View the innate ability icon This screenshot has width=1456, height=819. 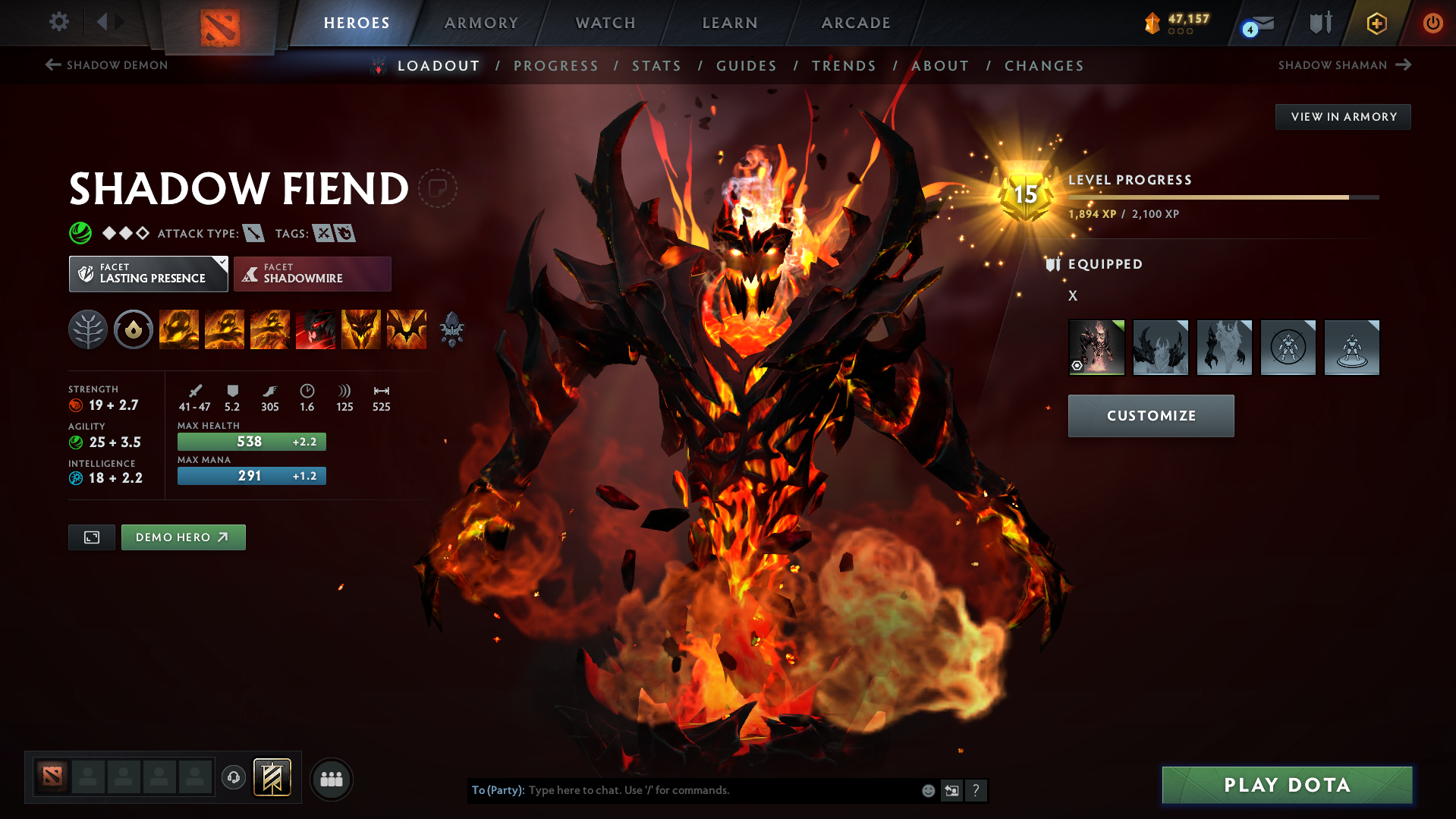click(x=133, y=329)
